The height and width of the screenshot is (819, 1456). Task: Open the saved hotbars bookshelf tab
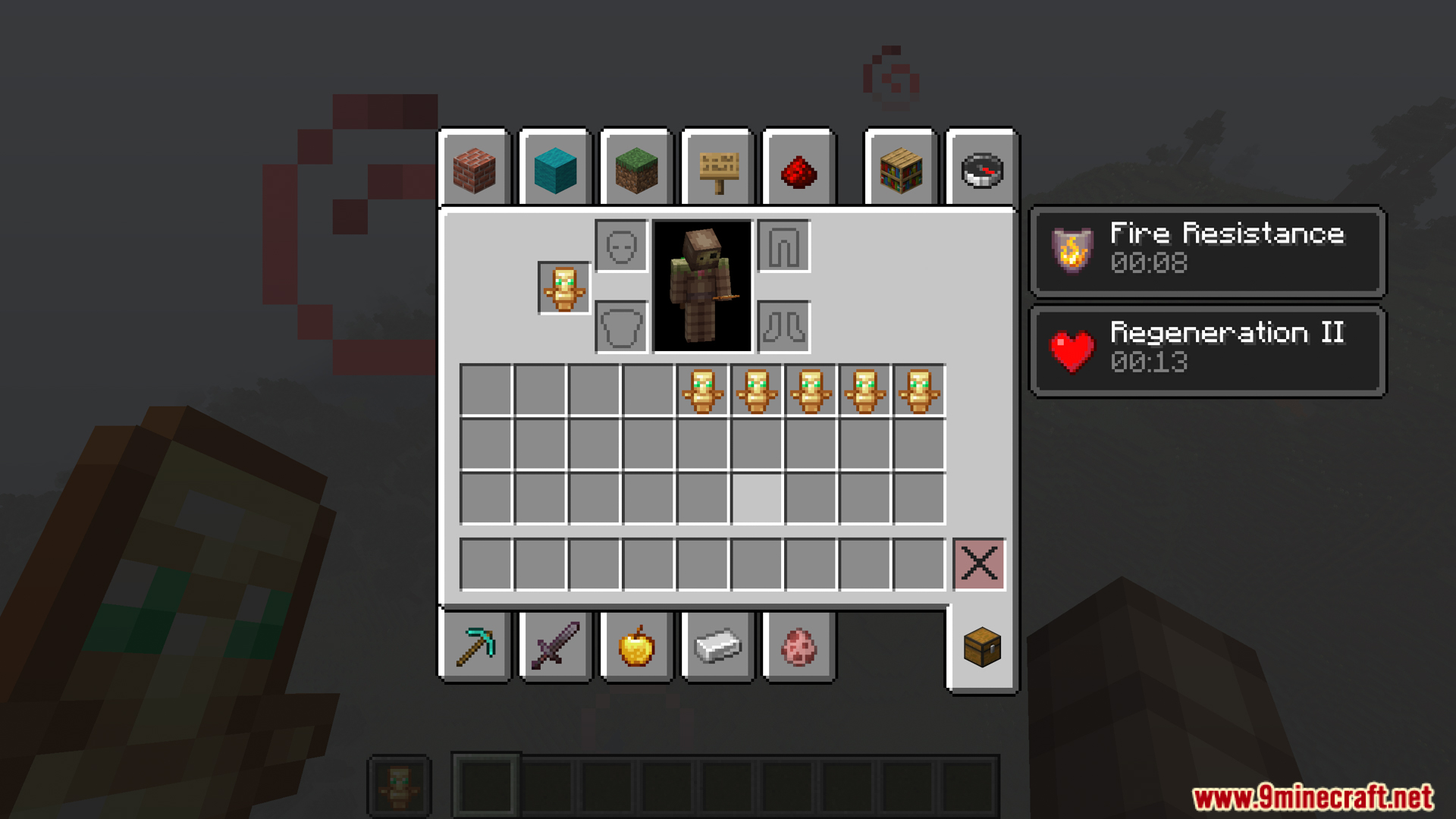(x=899, y=171)
